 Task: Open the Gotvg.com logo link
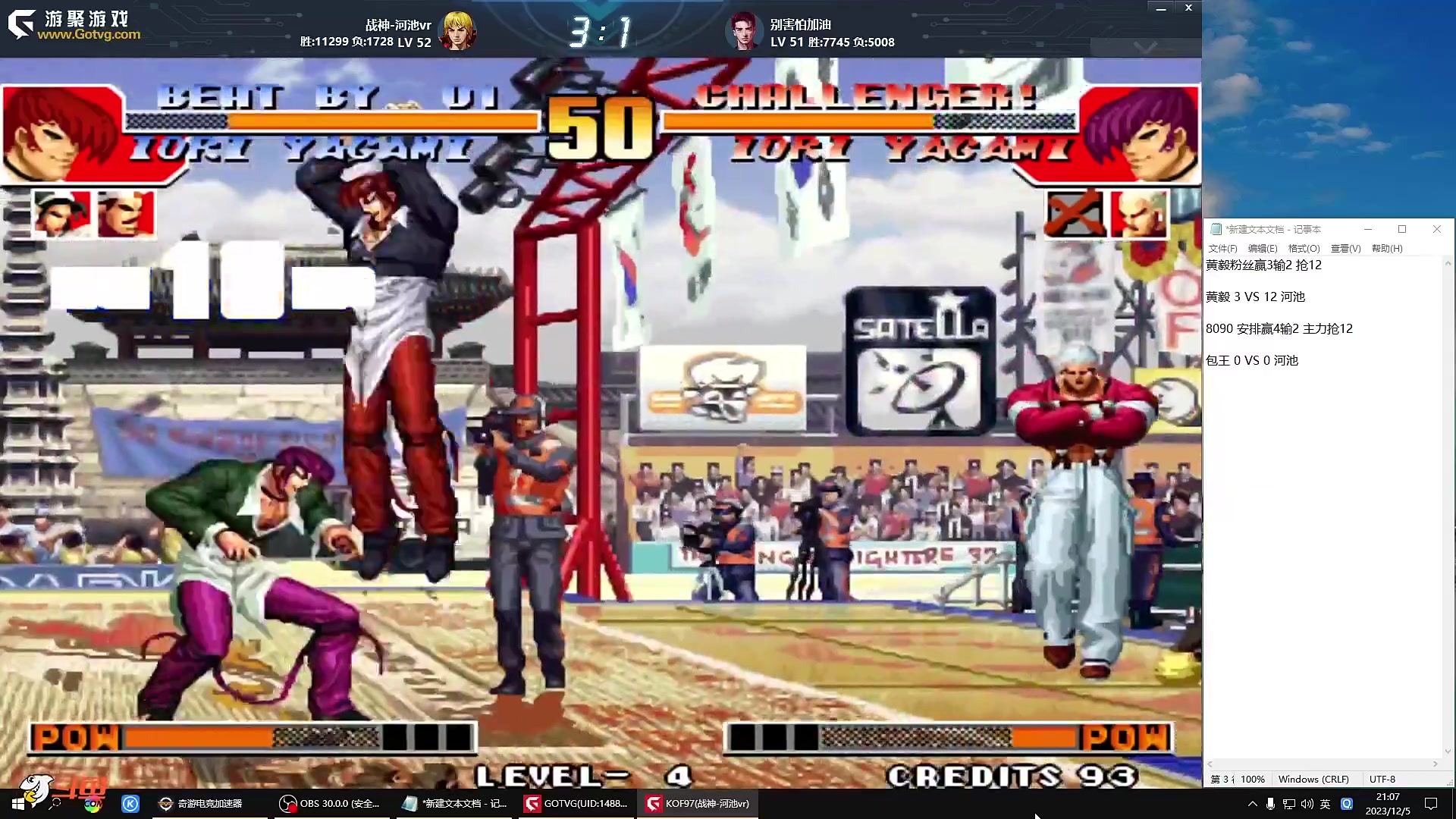pos(74,26)
